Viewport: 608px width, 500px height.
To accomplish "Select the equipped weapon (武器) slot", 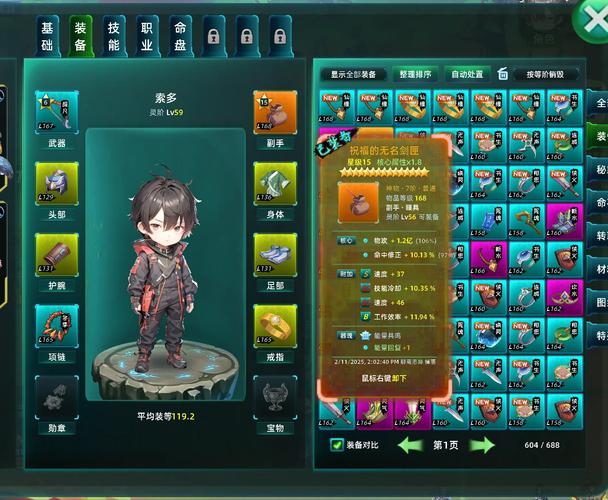I will point(57,112).
